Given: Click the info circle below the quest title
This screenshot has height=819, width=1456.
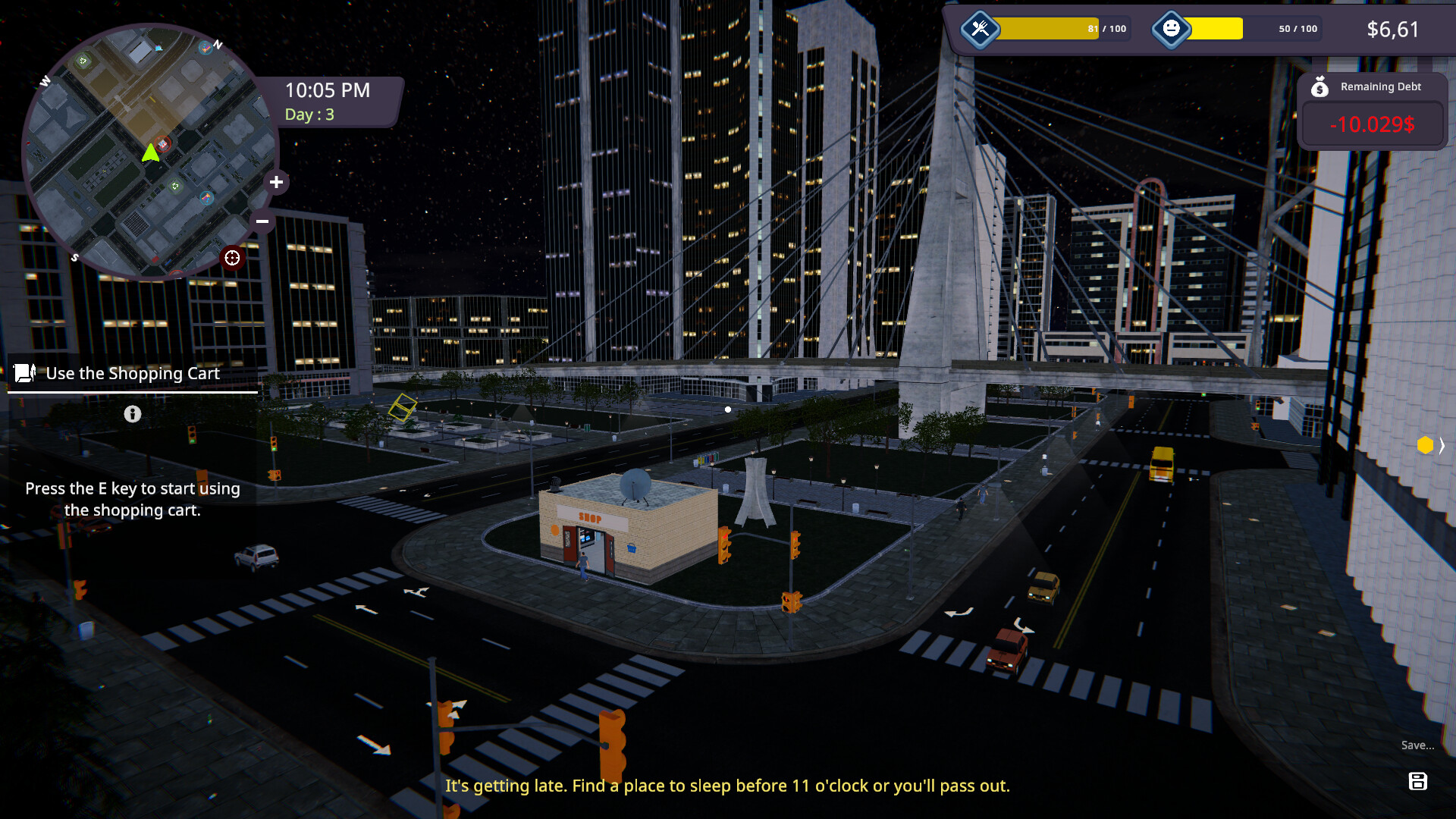Looking at the screenshot, I should pyautogui.click(x=133, y=414).
